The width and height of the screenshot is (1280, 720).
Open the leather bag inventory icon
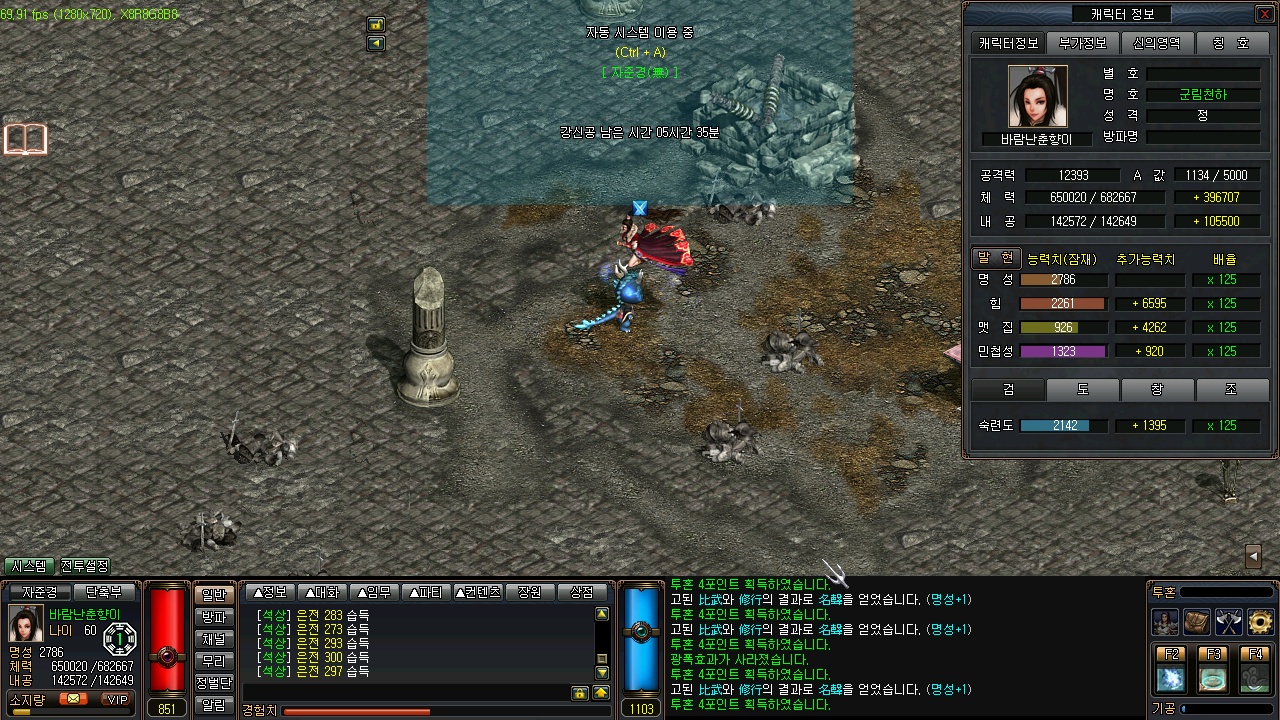(x=1197, y=622)
